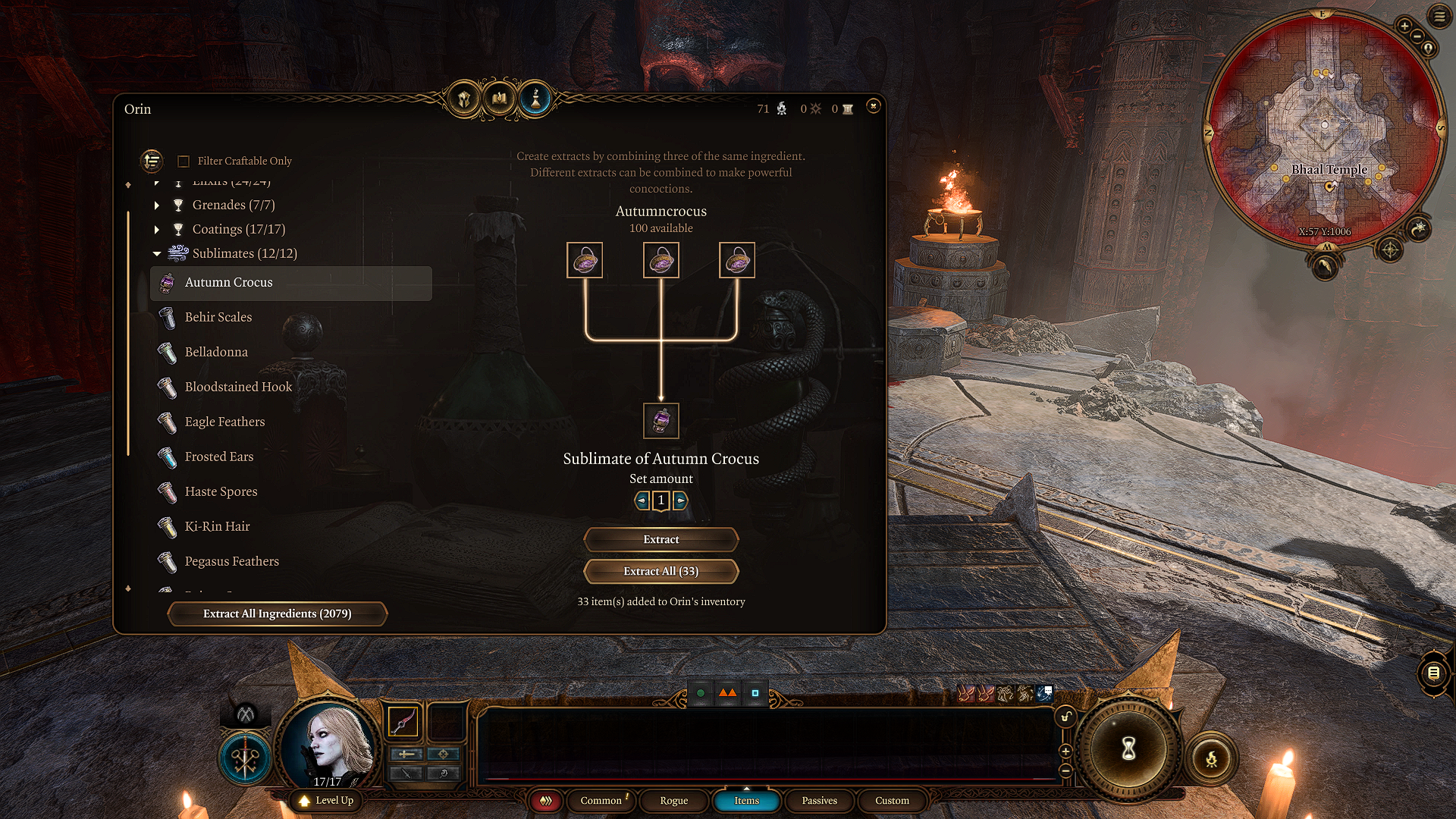This screenshot has height=819, width=1456.
Task: Close the alchemy window
Action: click(x=873, y=106)
